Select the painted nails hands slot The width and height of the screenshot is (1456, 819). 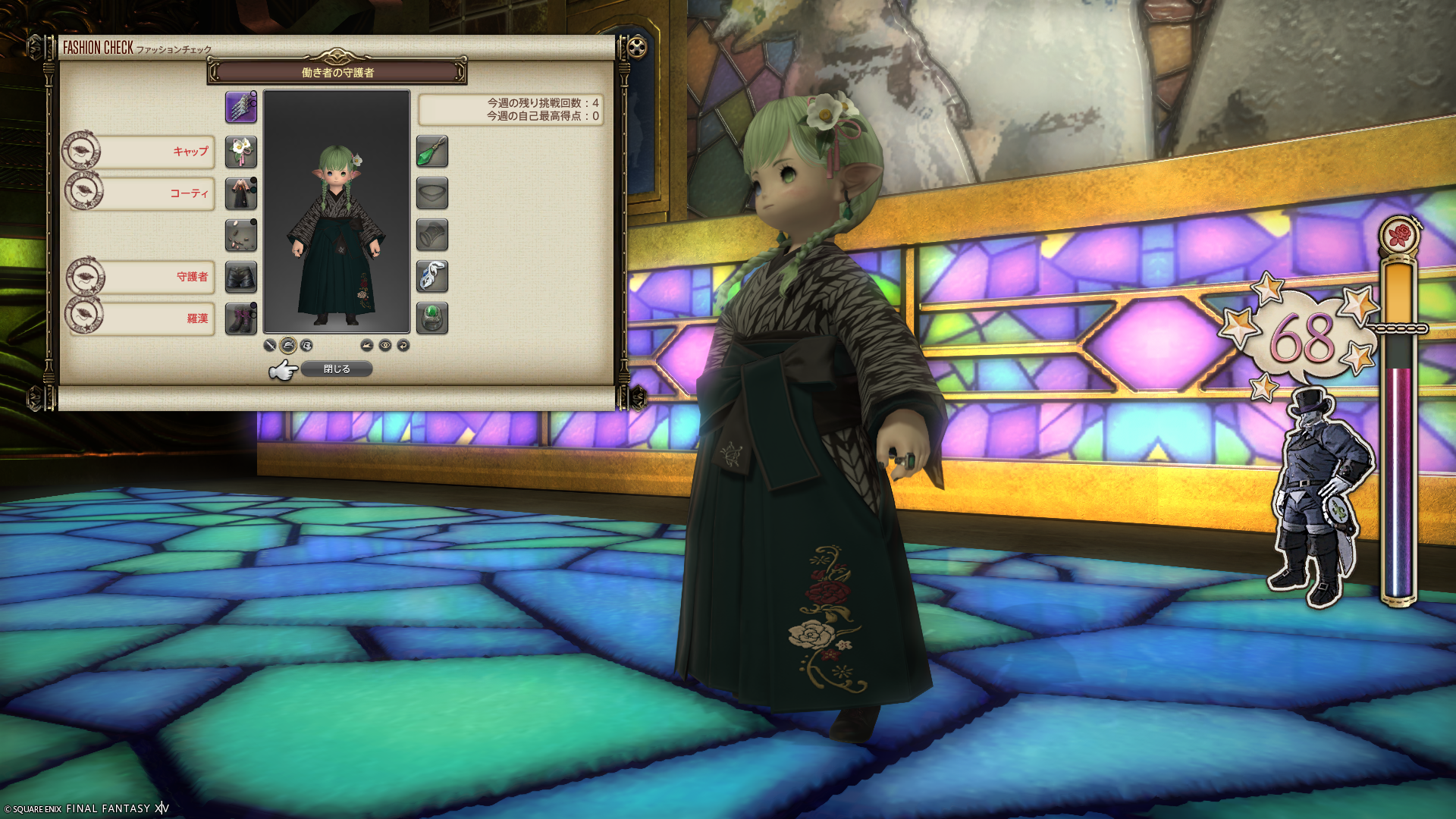point(241,235)
